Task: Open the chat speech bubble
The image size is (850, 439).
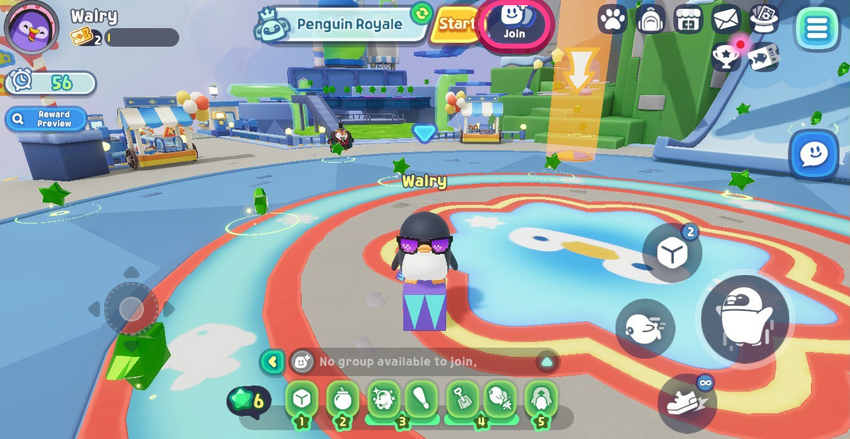Action: (813, 155)
